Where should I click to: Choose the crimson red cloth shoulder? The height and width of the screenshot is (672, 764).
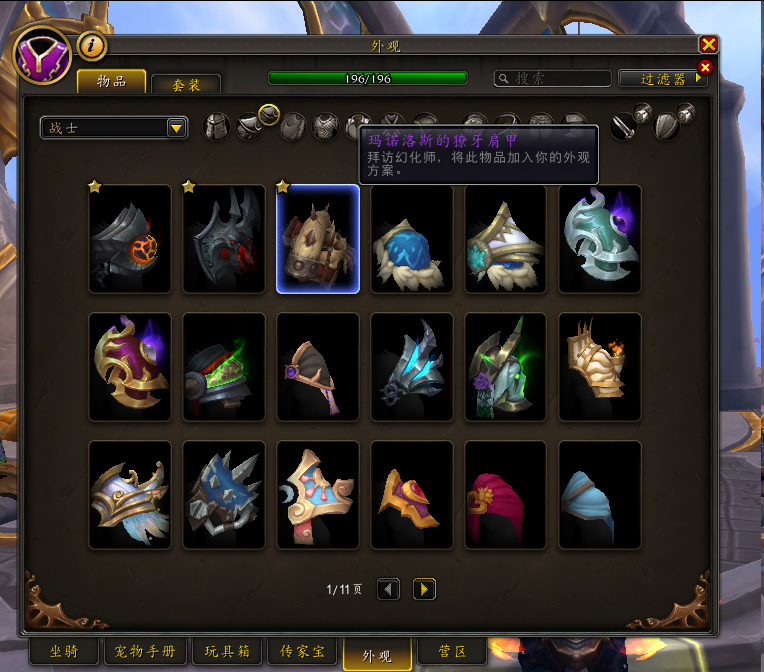click(x=506, y=496)
